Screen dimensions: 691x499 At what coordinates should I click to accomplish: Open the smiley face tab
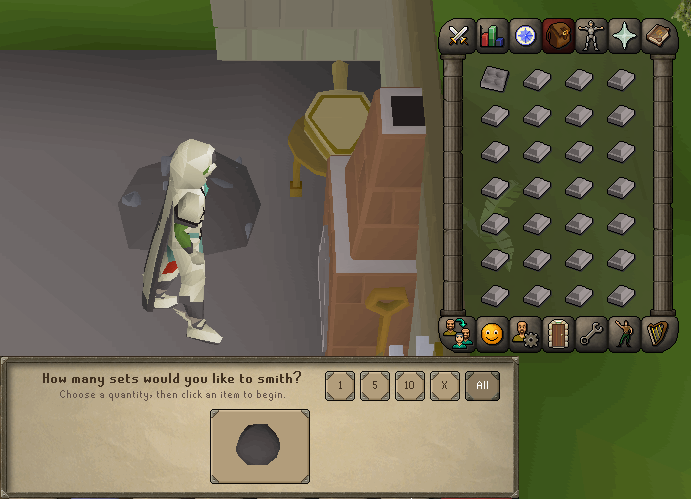coord(492,334)
